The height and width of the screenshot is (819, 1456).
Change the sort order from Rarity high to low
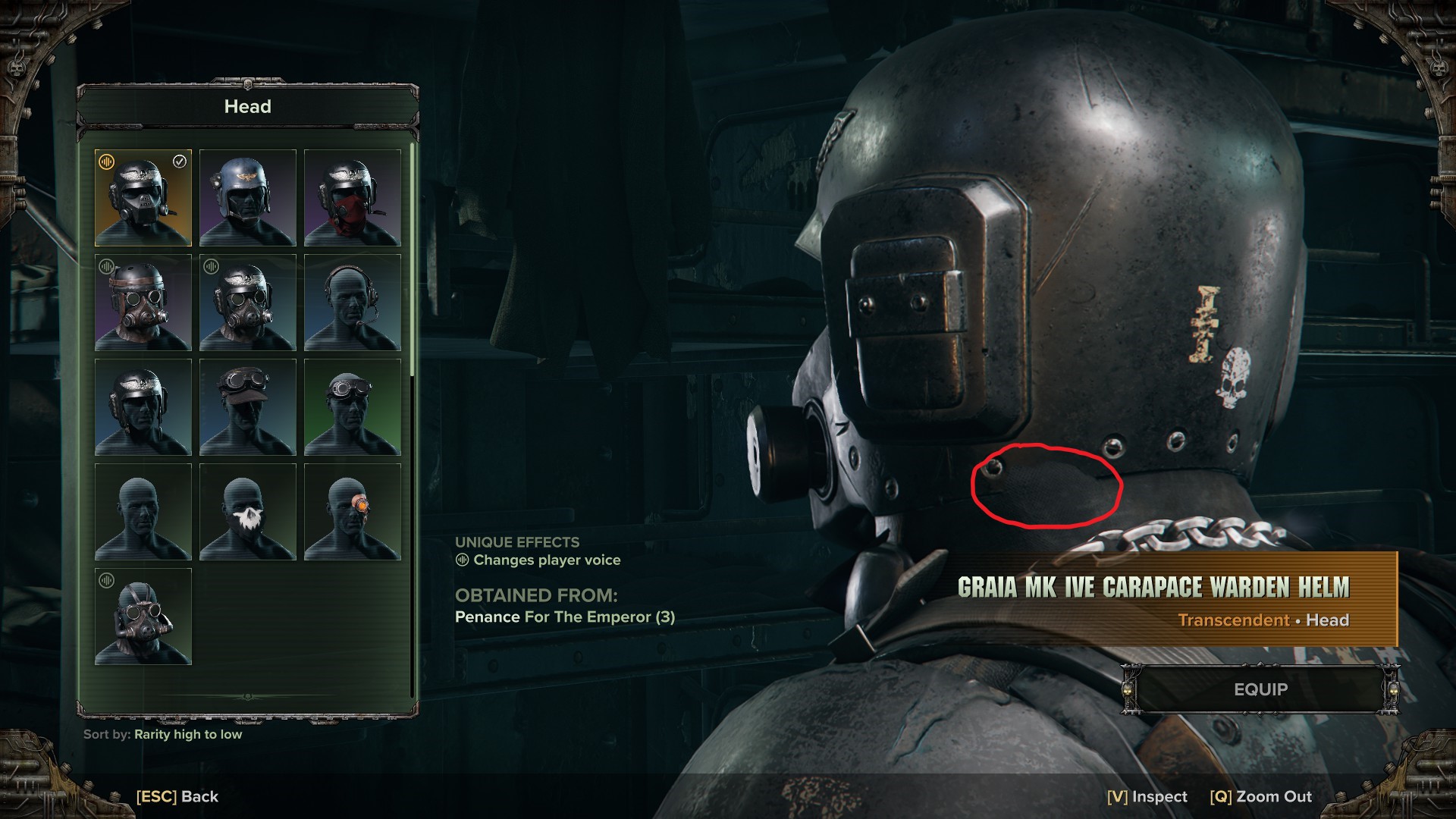tap(188, 734)
